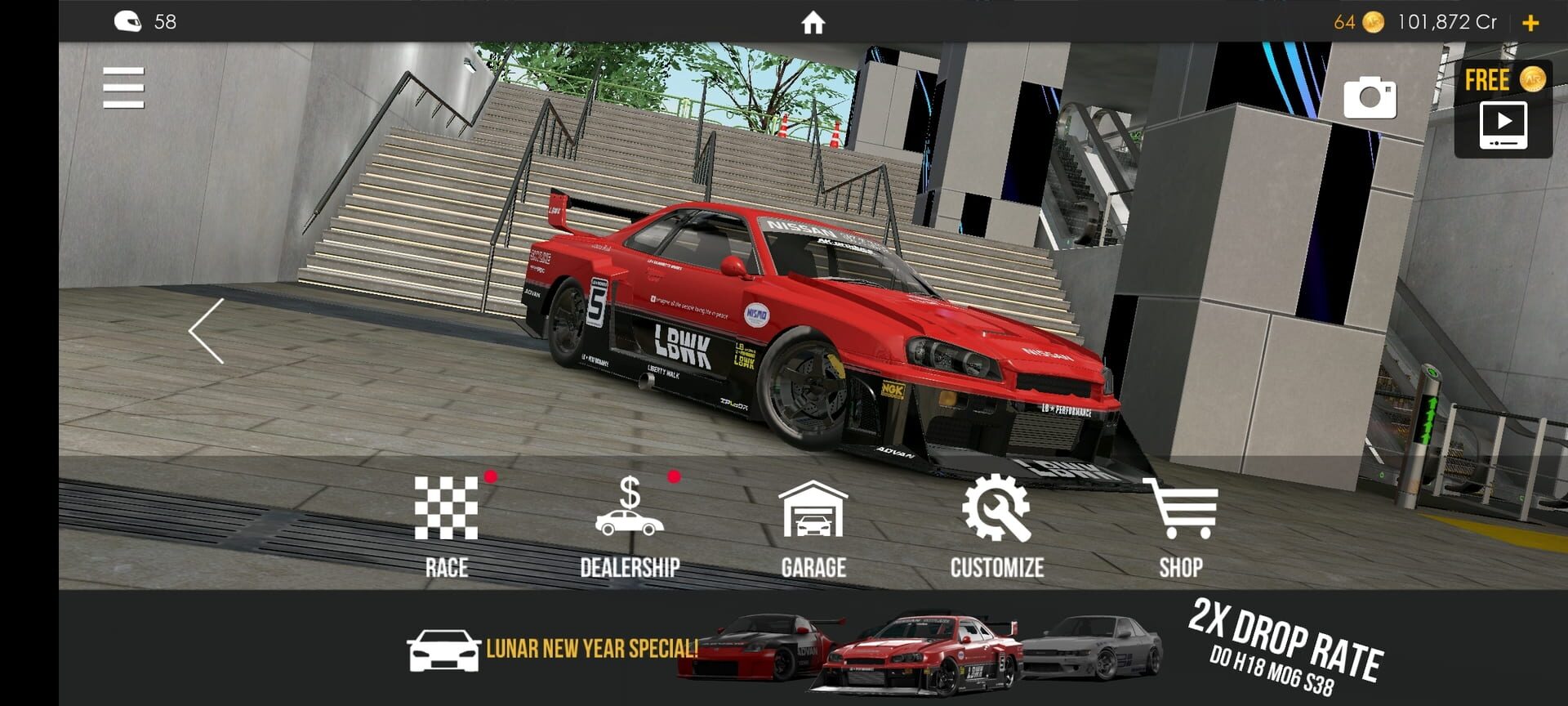This screenshot has width=1568, height=706.
Task: Tap the Dealership notification red dot
Action: [x=674, y=478]
